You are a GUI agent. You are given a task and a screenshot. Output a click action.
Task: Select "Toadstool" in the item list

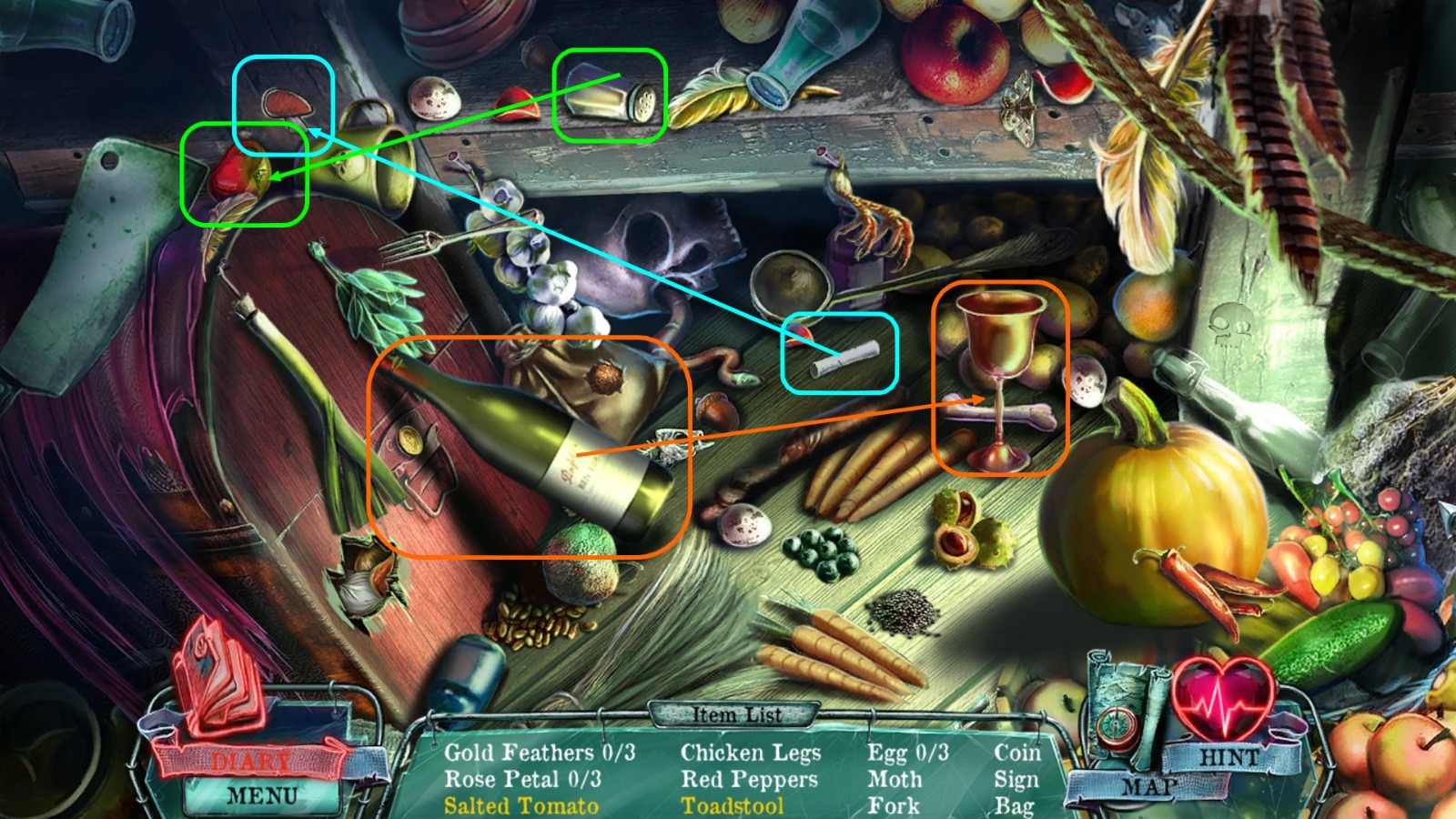point(735,805)
